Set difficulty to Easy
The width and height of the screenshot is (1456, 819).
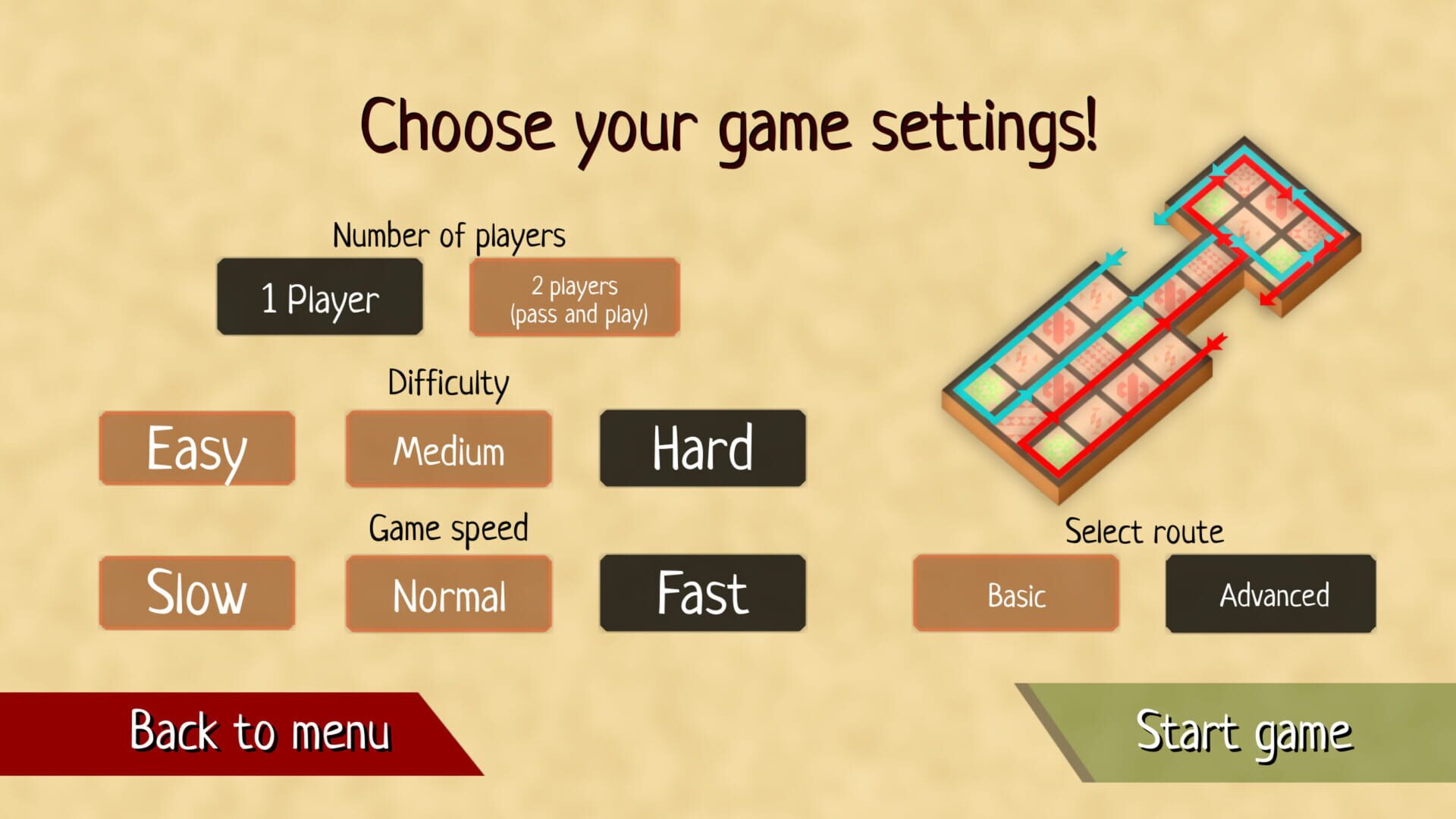coord(196,447)
